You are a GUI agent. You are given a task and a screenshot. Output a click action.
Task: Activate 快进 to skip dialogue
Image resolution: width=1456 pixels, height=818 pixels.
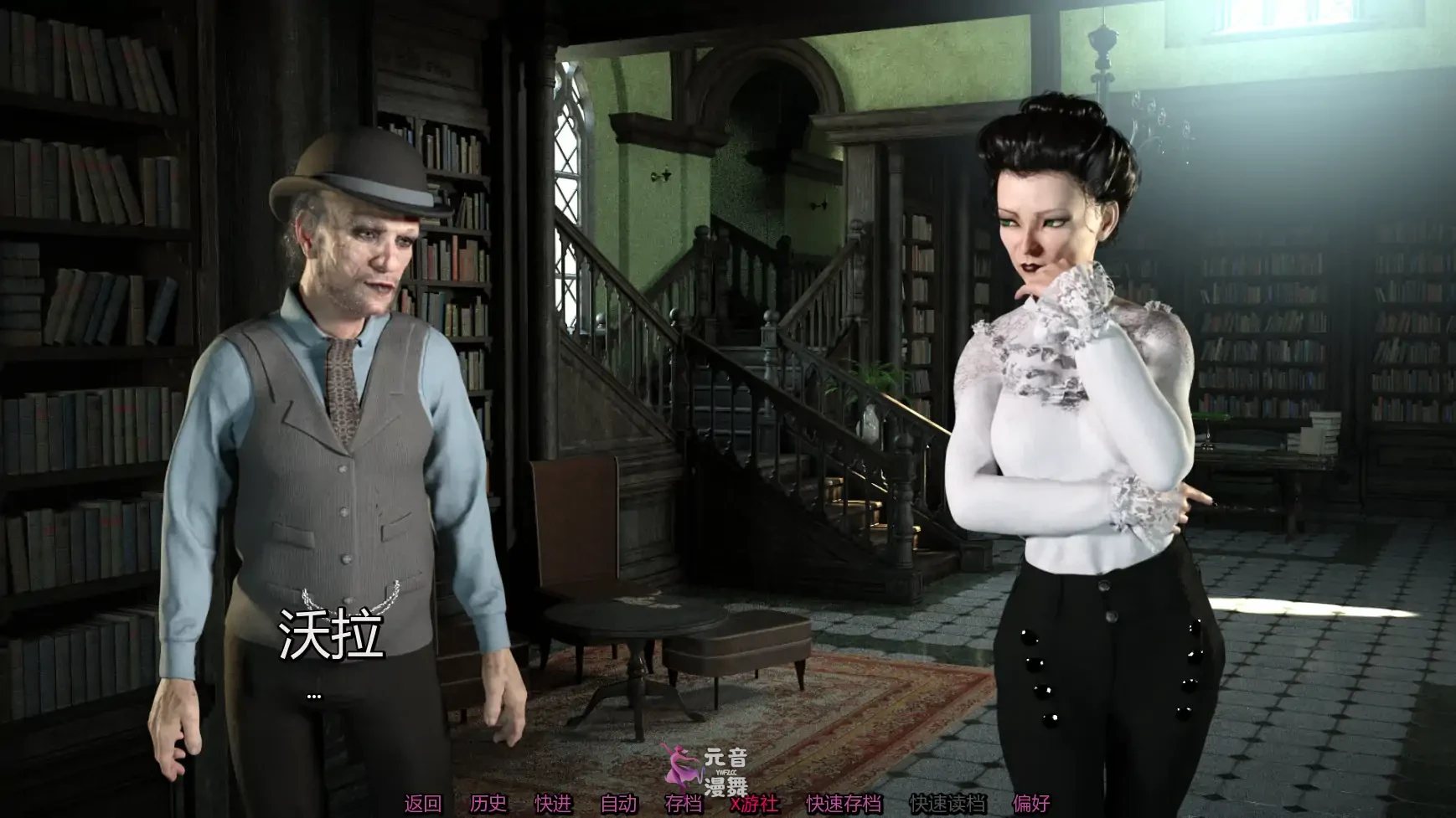point(553,804)
